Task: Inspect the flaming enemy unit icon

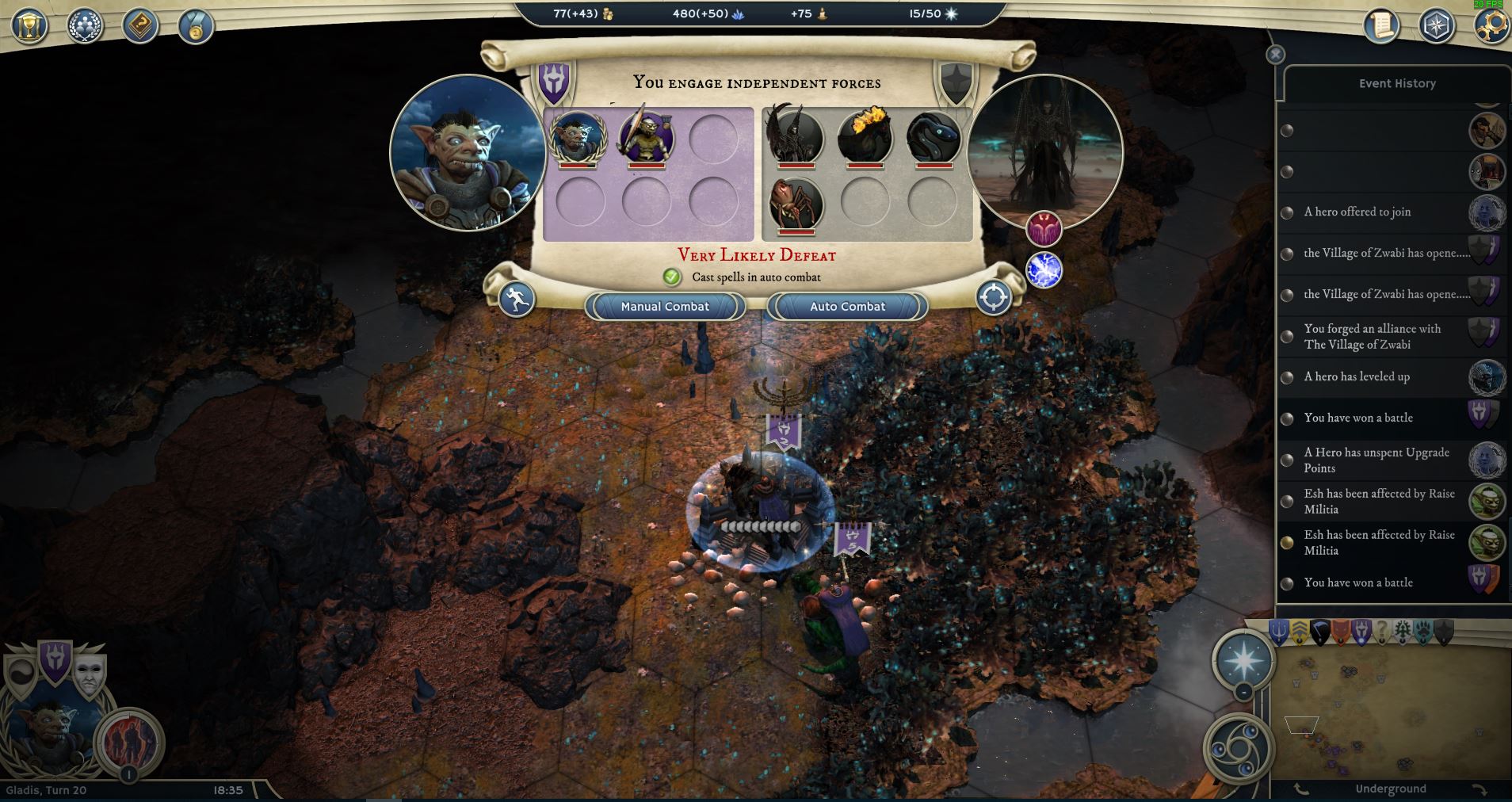Action: pyautogui.click(x=865, y=136)
